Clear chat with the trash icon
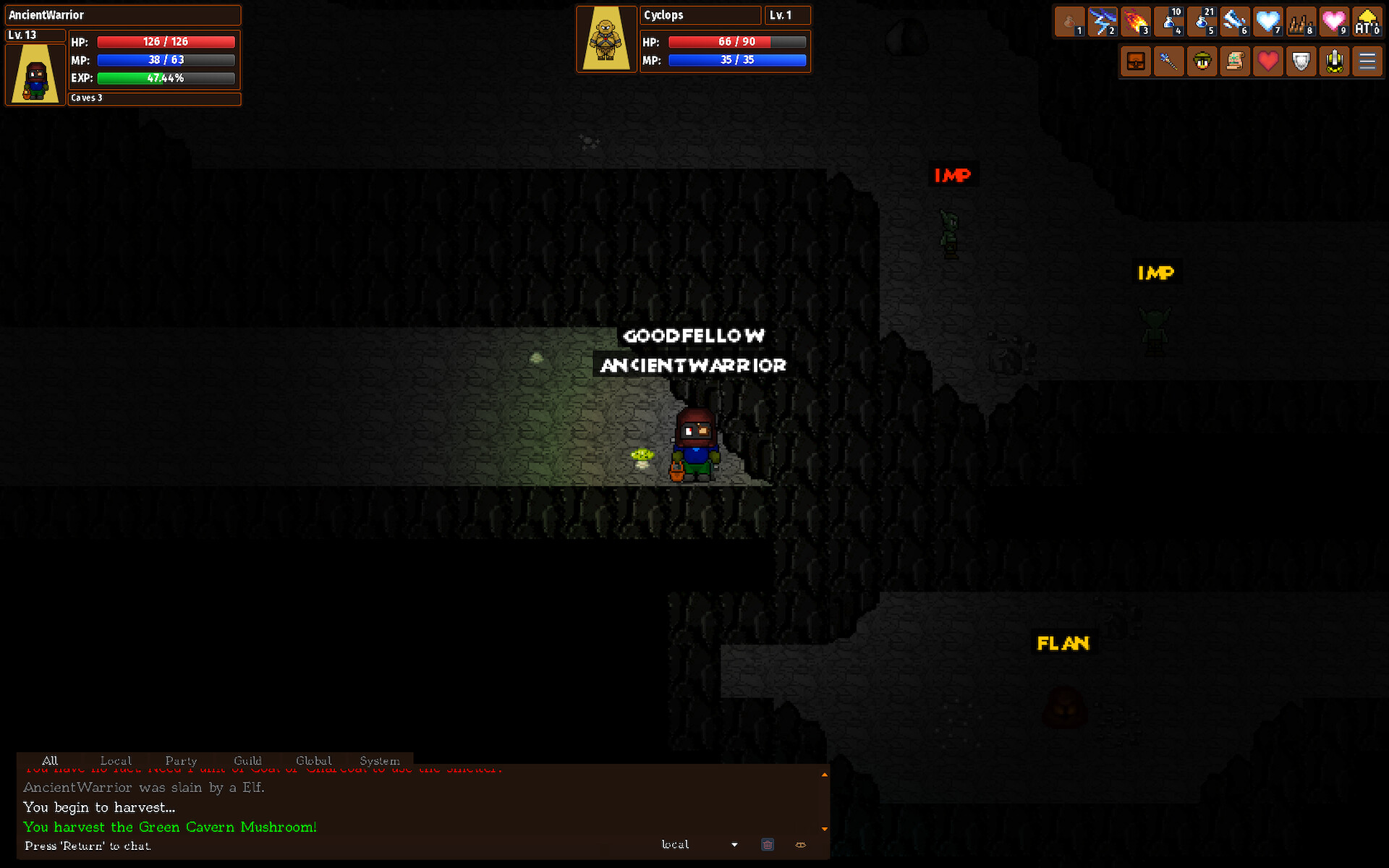The height and width of the screenshot is (868, 1389). click(x=767, y=844)
